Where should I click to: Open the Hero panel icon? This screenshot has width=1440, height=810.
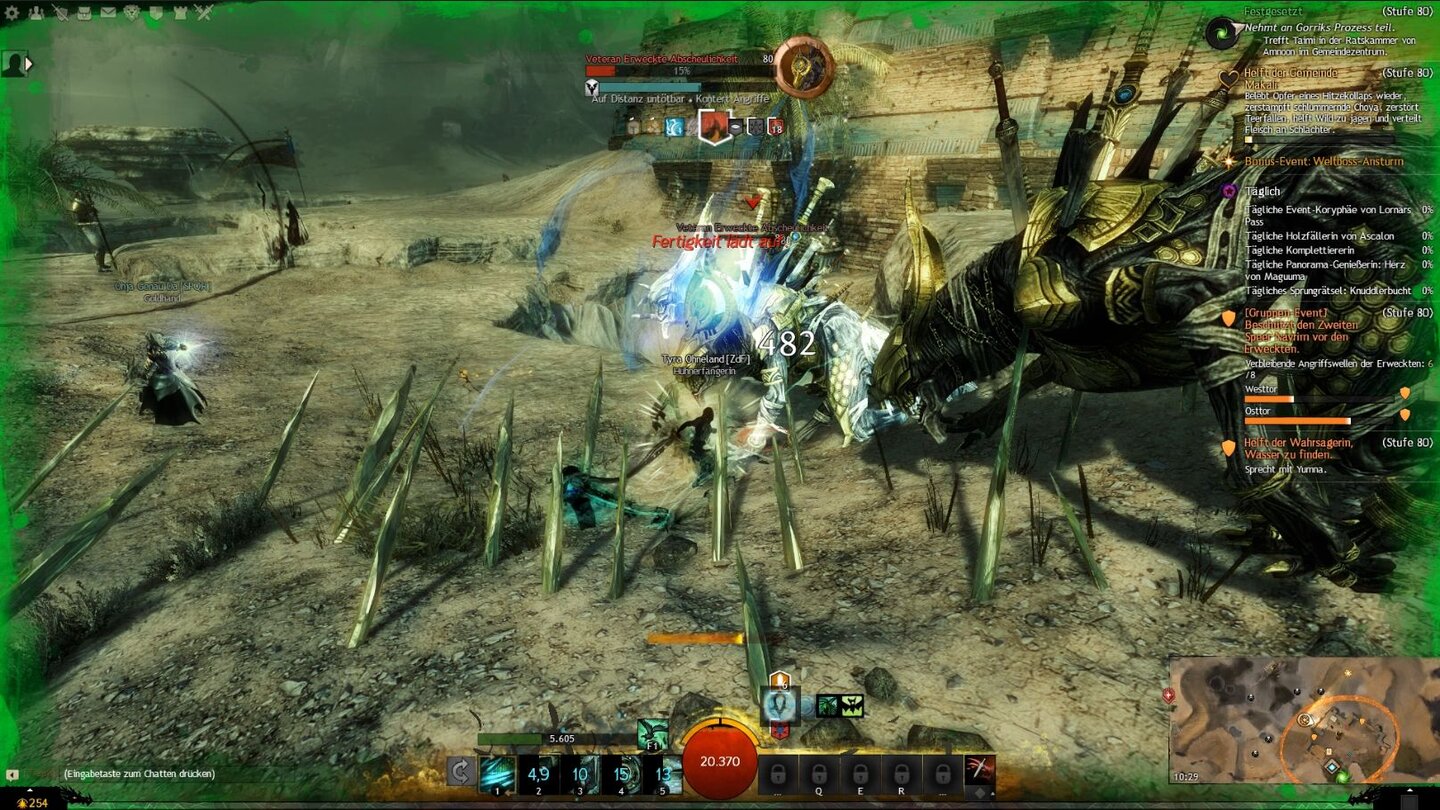tap(35, 13)
